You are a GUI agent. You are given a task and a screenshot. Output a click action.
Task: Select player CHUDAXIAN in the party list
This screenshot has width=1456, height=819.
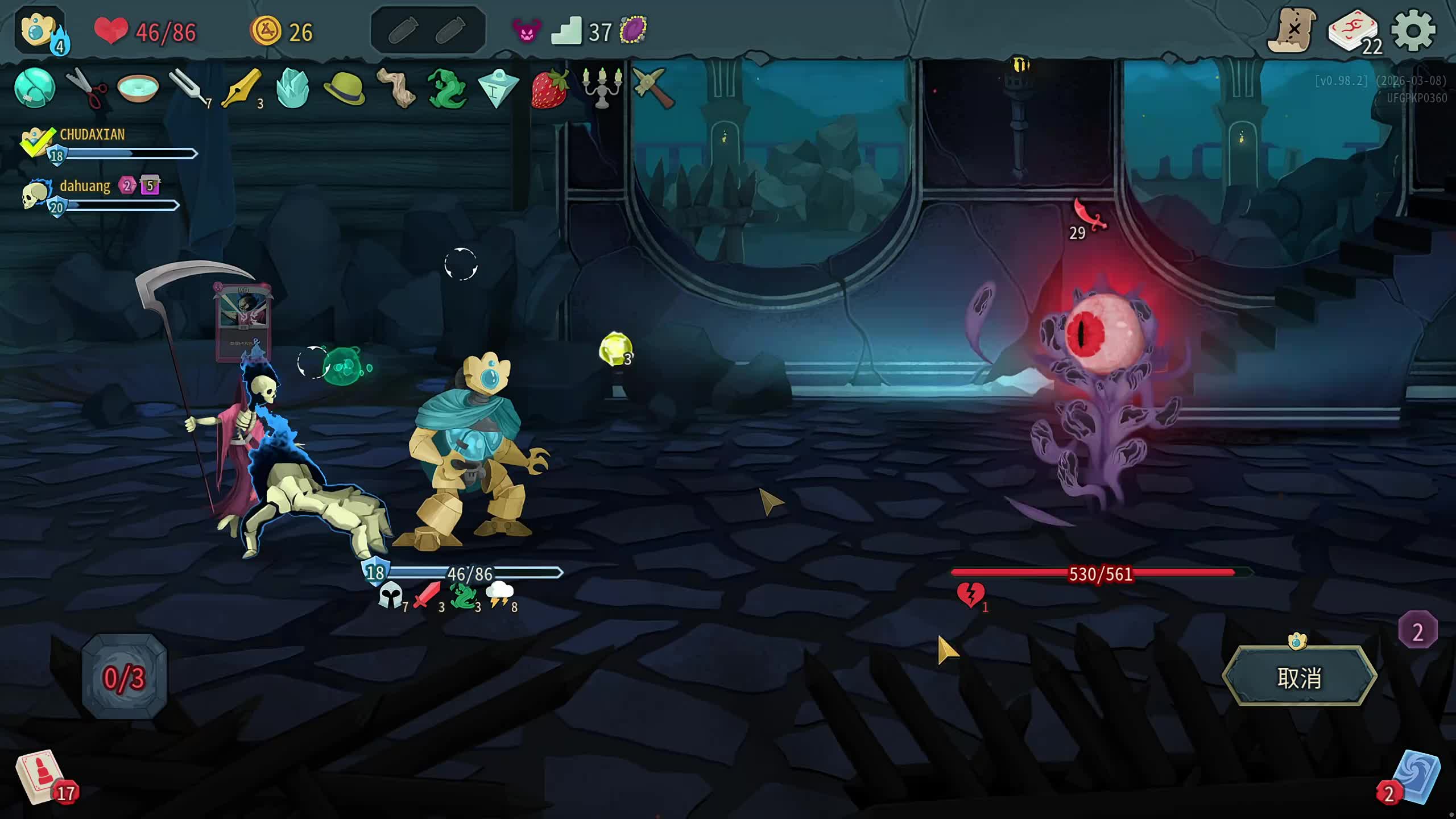coord(92,135)
